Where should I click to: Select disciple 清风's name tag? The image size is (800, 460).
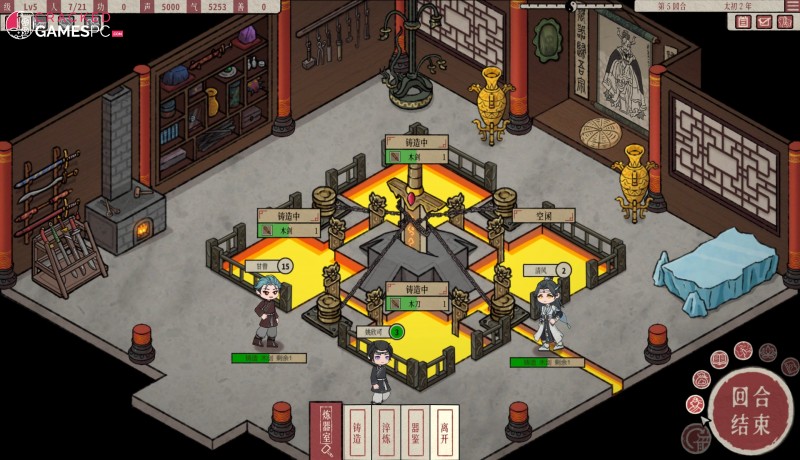tap(540, 270)
